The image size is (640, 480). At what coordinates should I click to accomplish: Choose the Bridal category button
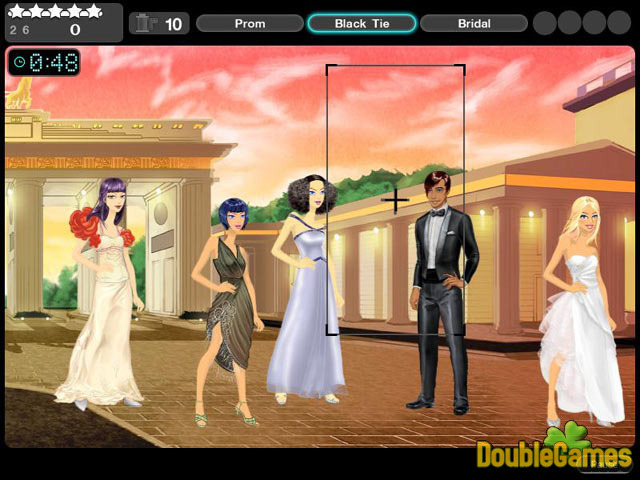474,23
